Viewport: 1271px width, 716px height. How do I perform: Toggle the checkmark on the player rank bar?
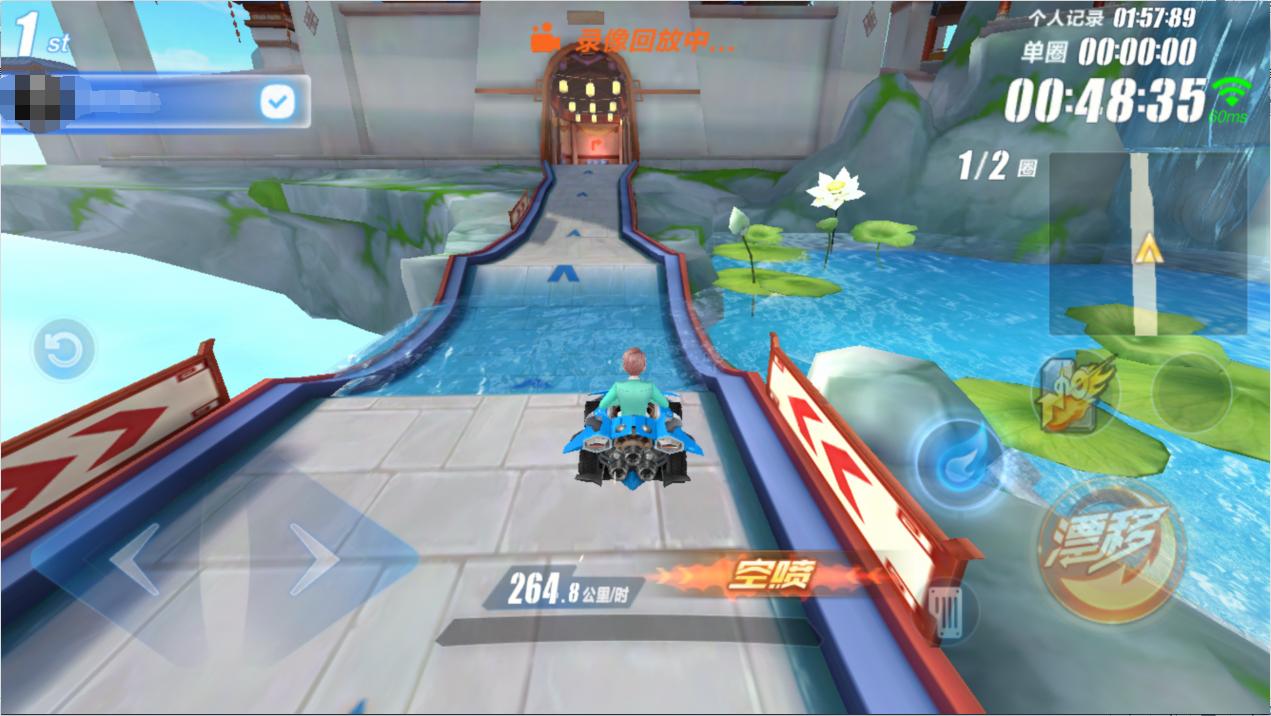[x=276, y=102]
